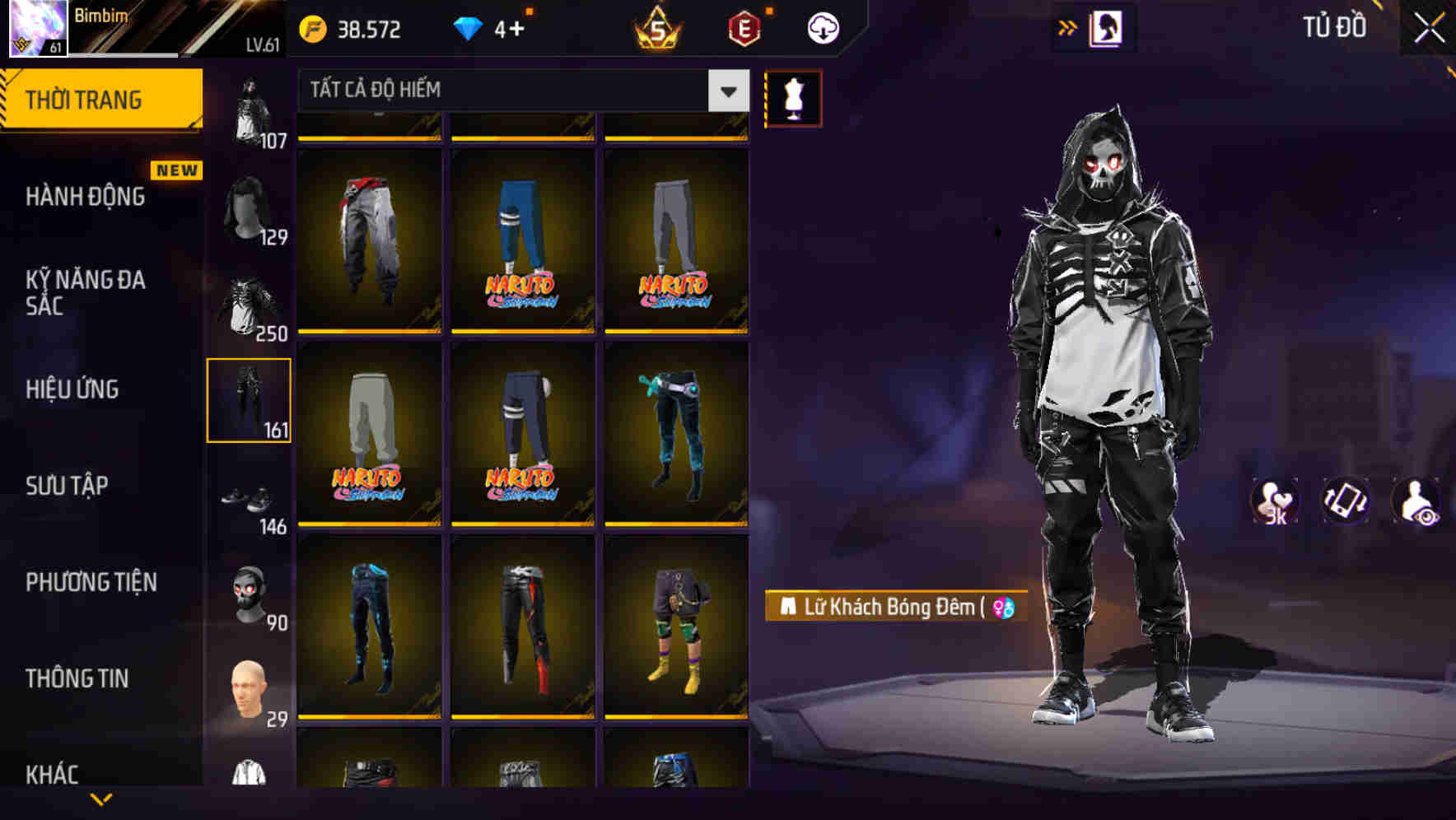
Task: Click the red E badge icon in top bar
Action: point(743,27)
